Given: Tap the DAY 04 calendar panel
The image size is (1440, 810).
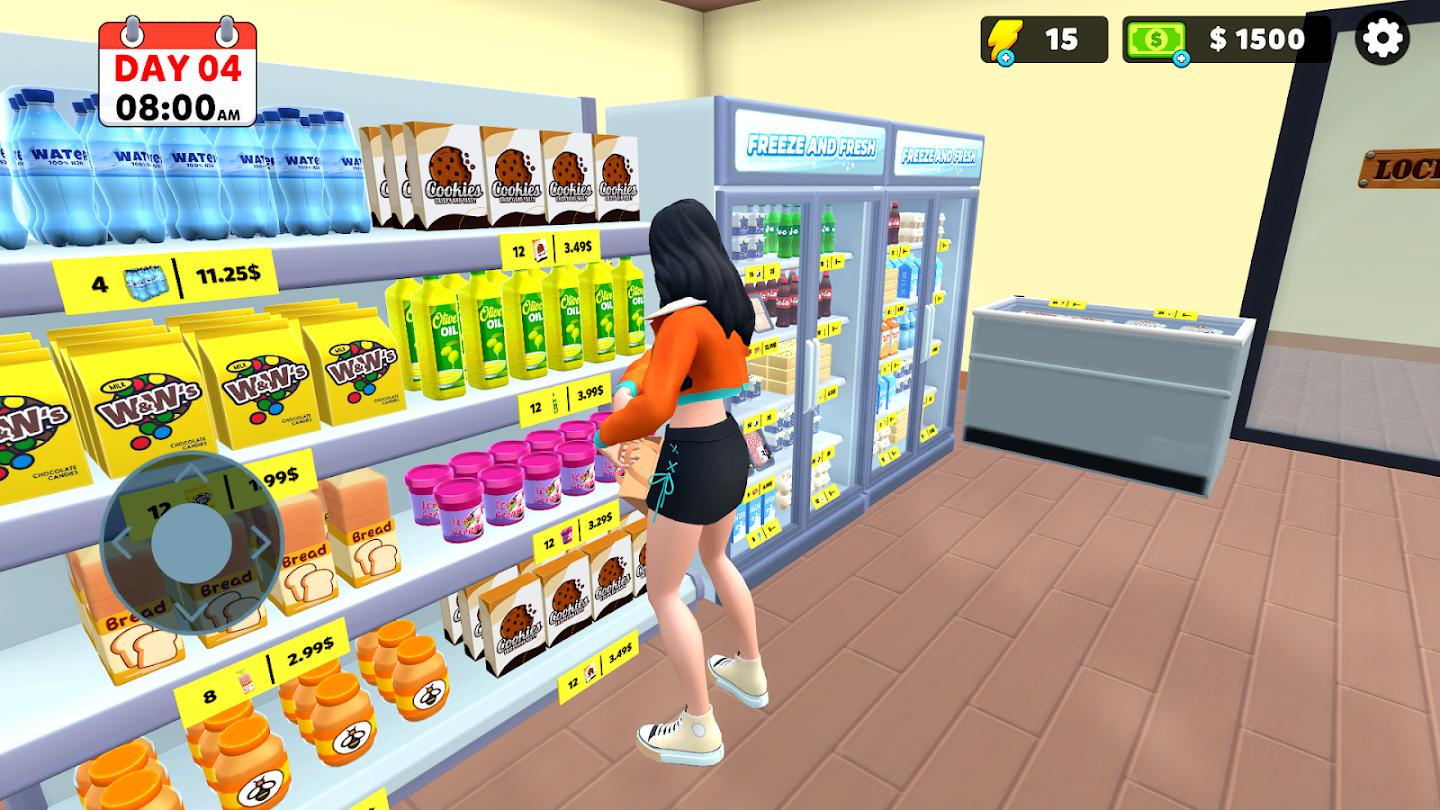Looking at the screenshot, I should tap(176, 69).
